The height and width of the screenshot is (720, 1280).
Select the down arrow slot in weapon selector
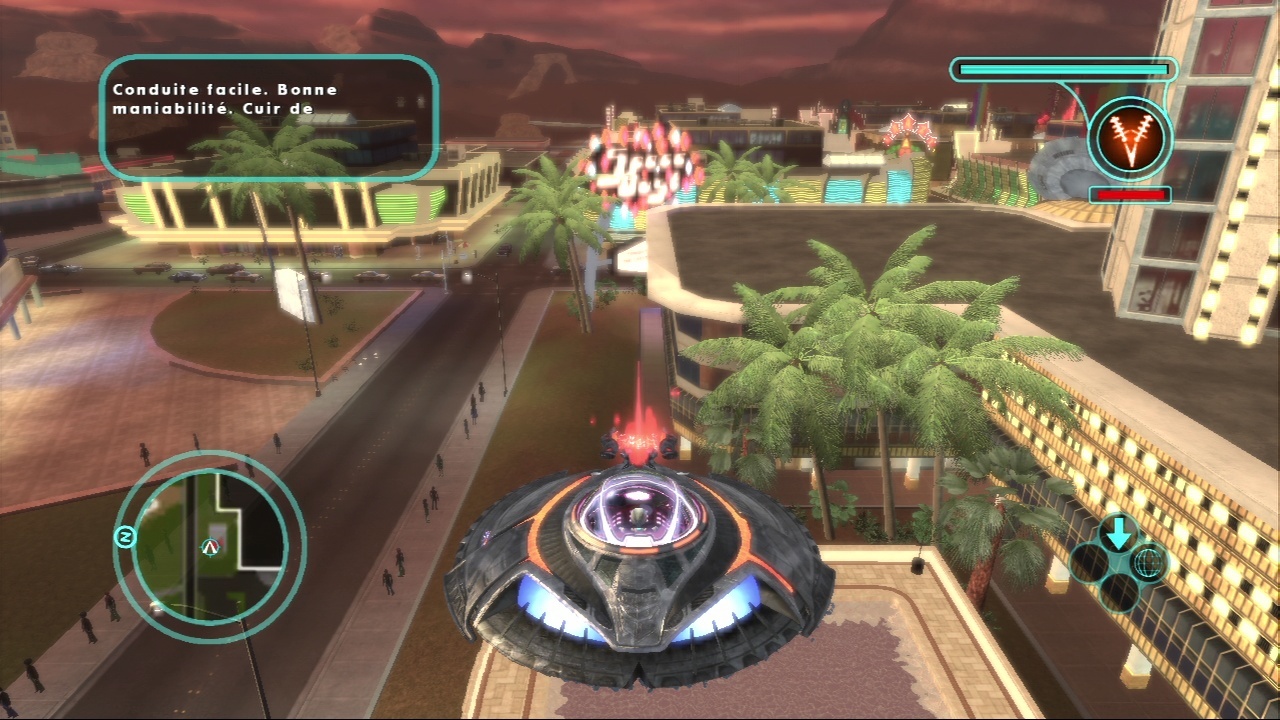pyautogui.click(x=1118, y=535)
